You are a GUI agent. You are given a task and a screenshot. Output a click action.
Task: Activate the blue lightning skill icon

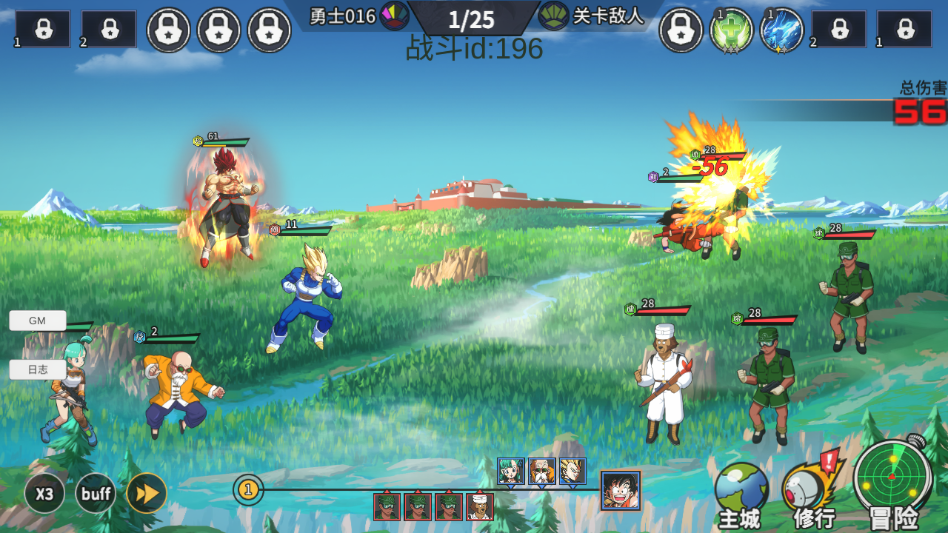pyautogui.click(x=781, y=30)
